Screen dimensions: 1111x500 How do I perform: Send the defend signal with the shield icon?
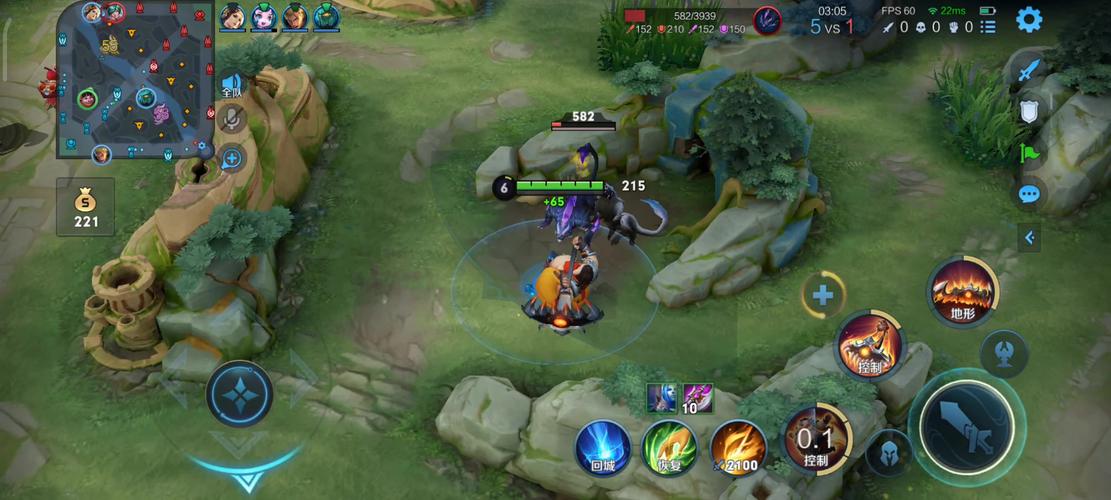tap(1029, 112)
